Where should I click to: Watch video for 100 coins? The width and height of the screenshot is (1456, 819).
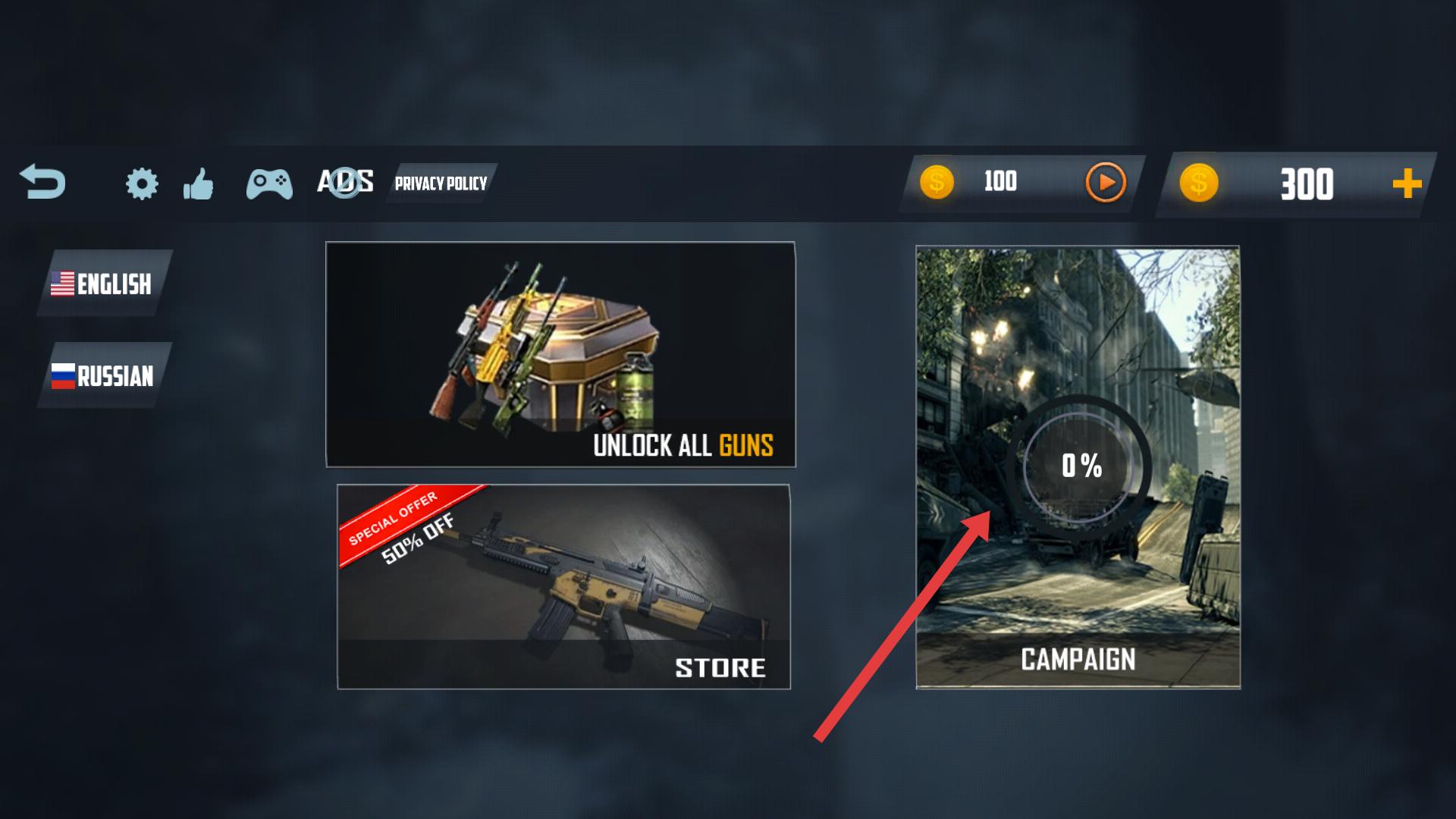pyautogui.click(x=1105, y=183)
